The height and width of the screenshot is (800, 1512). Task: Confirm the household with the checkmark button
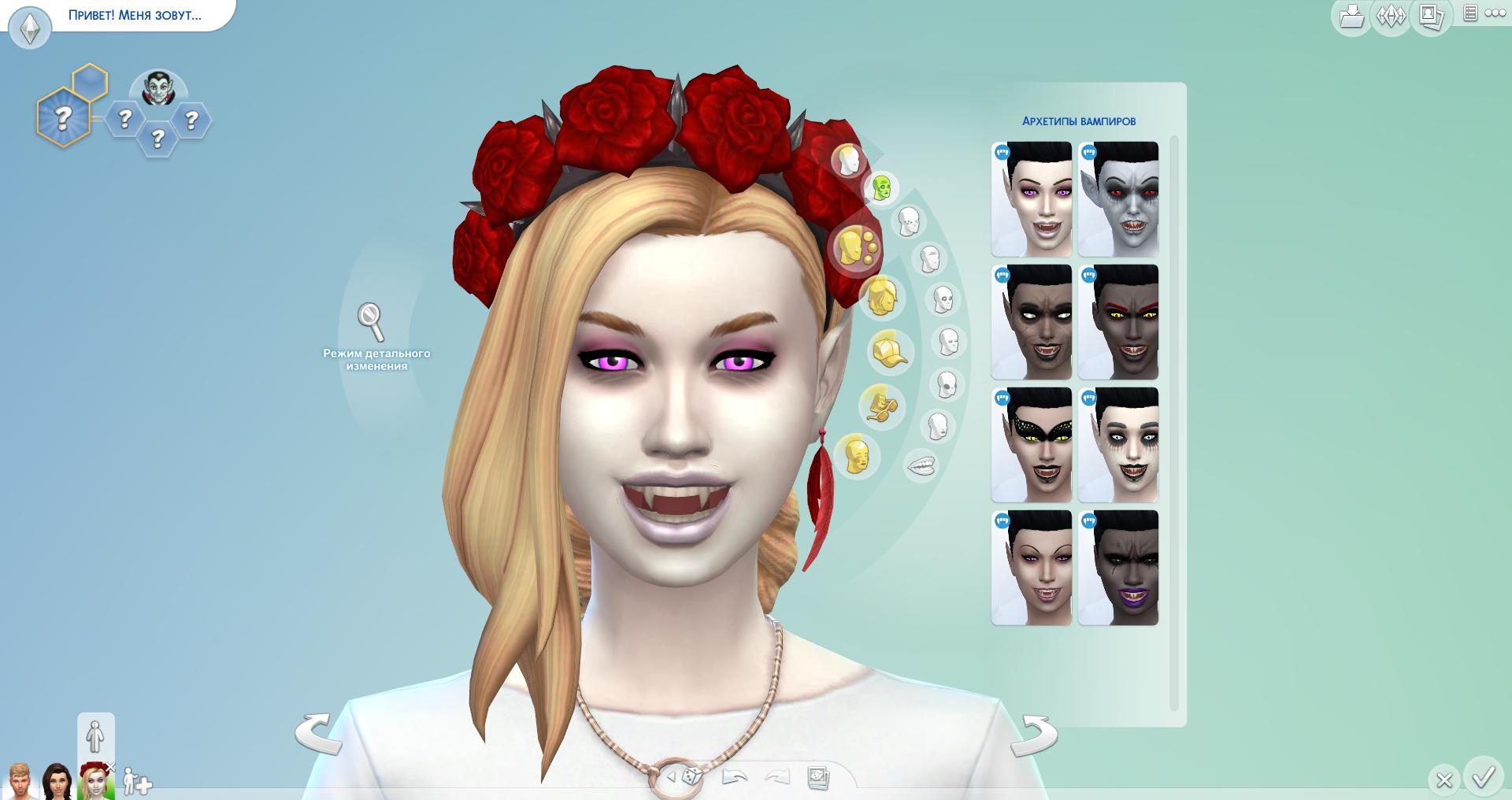(1484, 778)
